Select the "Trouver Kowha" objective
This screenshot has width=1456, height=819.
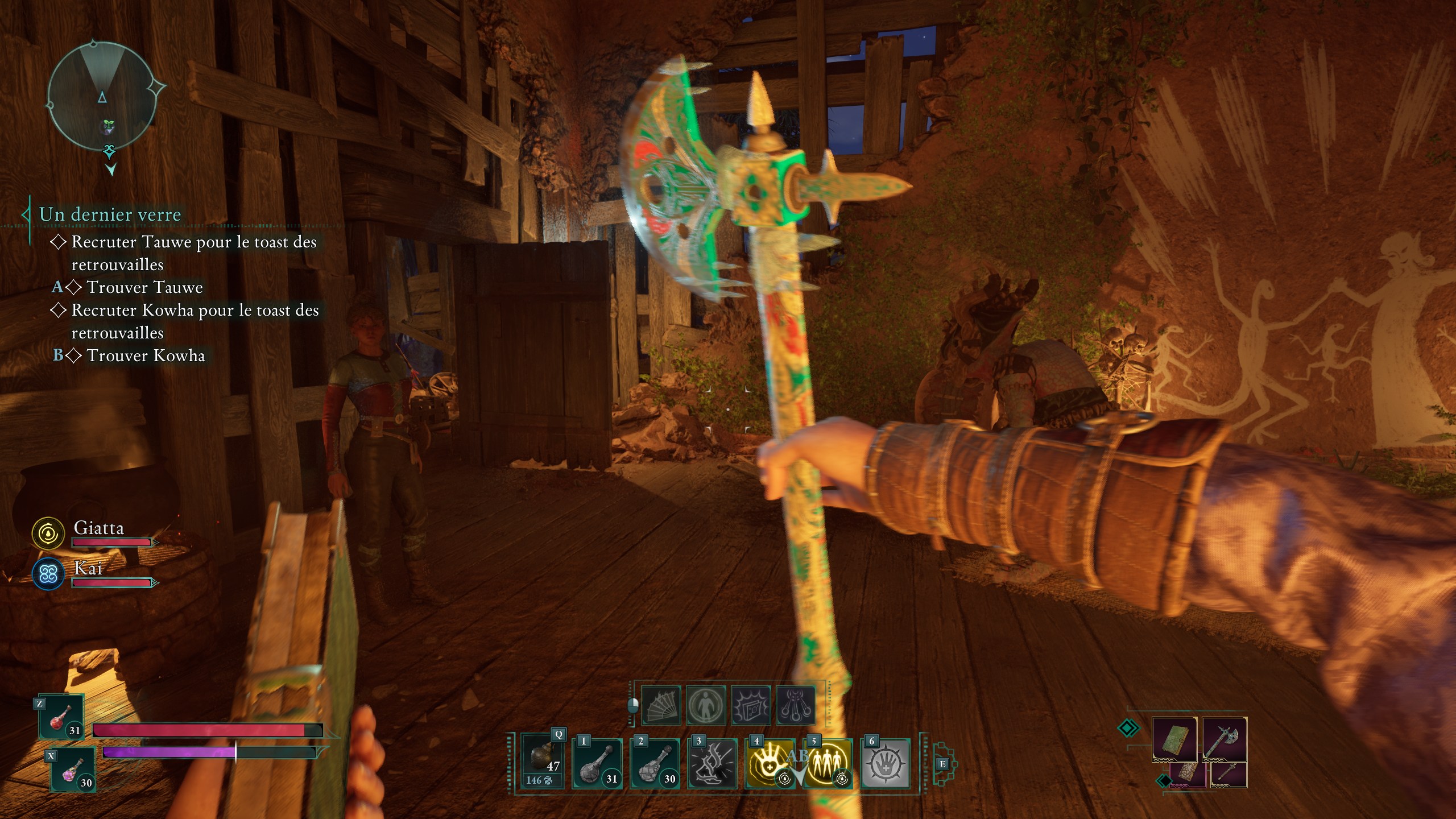[x=146, y=355]
